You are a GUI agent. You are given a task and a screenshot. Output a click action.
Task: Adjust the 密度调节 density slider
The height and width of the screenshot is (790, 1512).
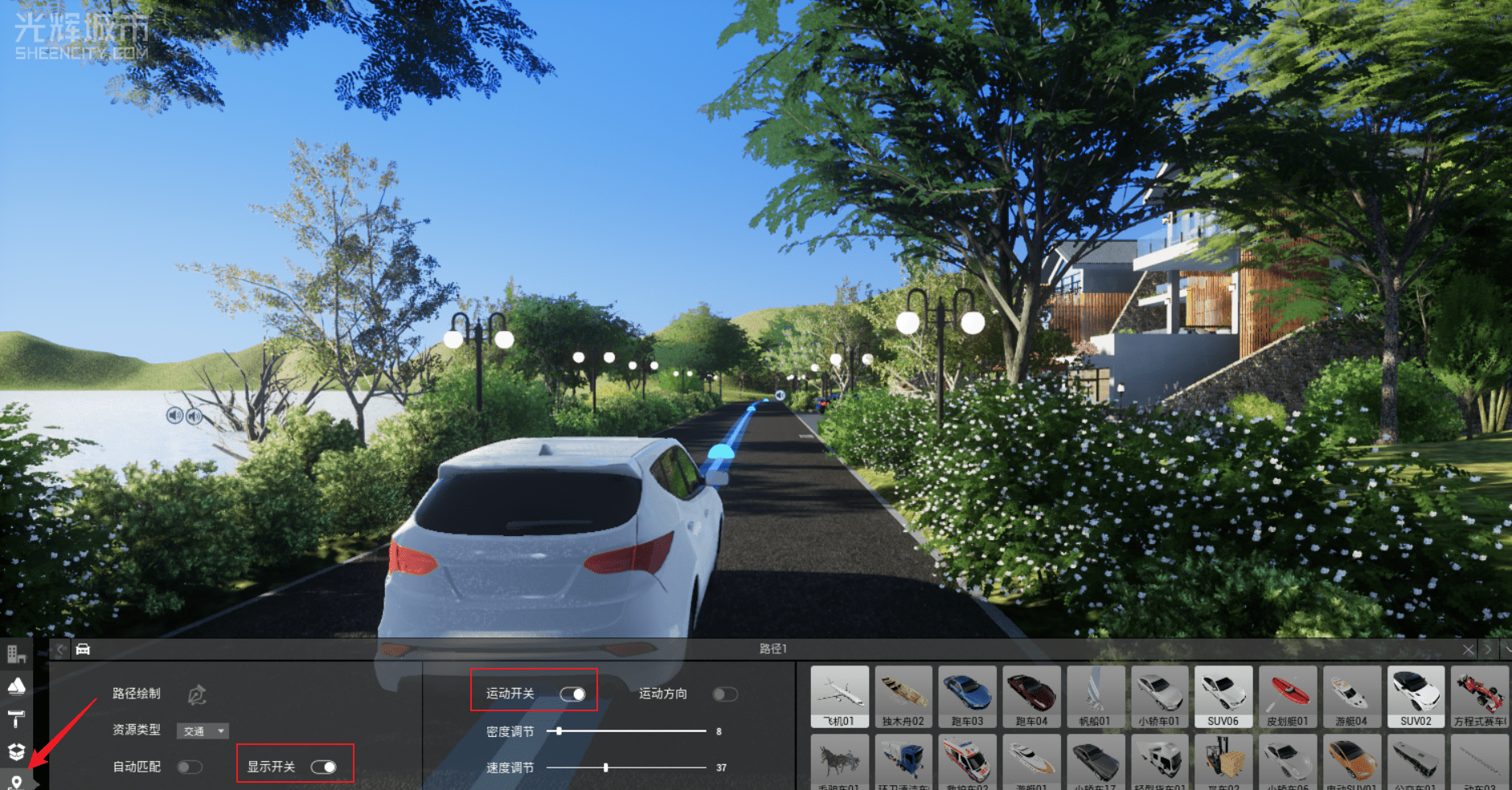pos(559,731)
